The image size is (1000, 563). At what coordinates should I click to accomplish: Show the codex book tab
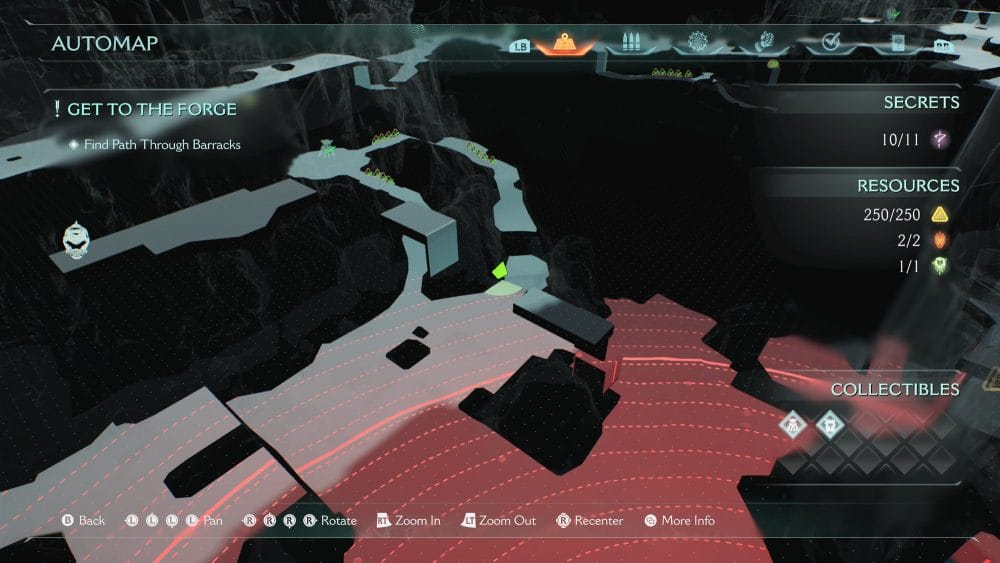point(897,43)
